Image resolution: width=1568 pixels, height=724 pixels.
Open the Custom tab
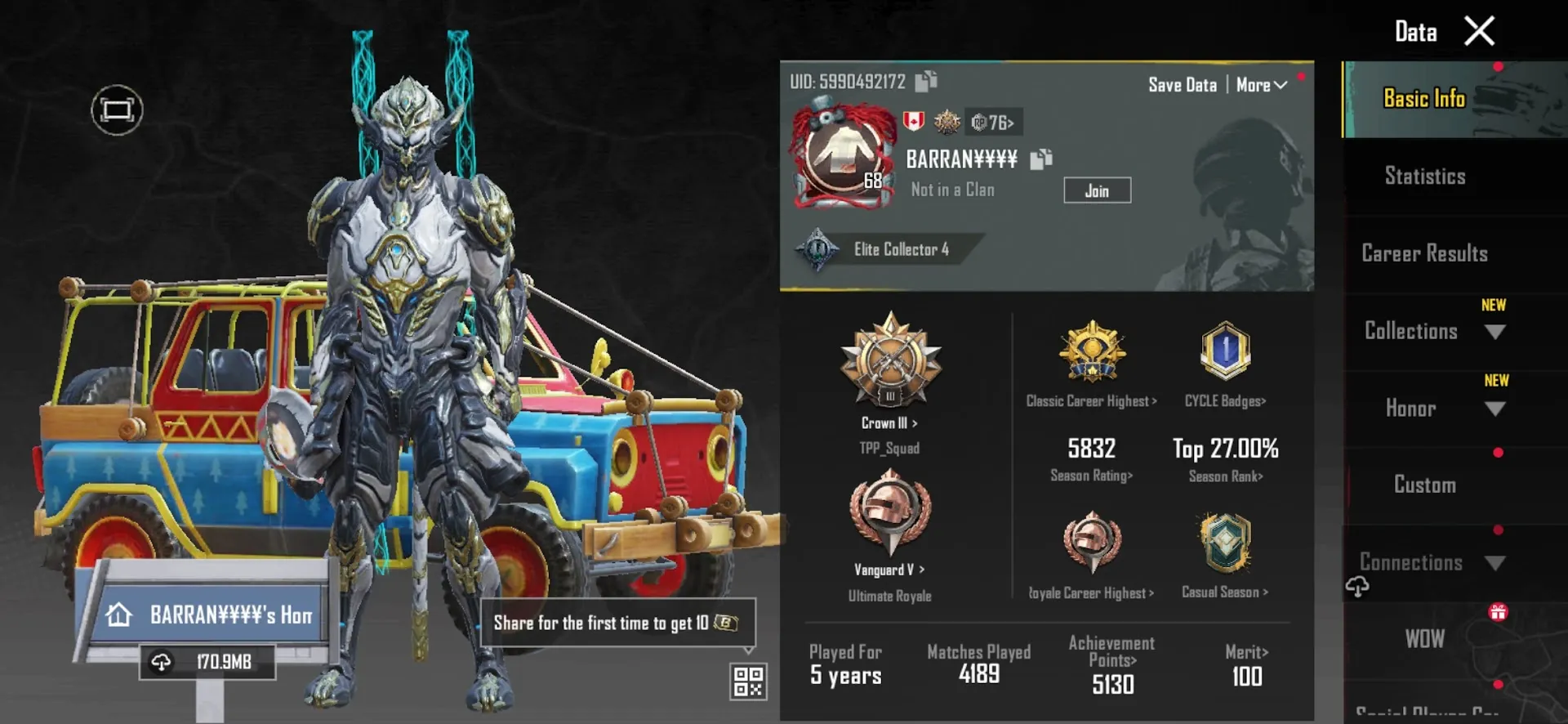point(1424,485)
